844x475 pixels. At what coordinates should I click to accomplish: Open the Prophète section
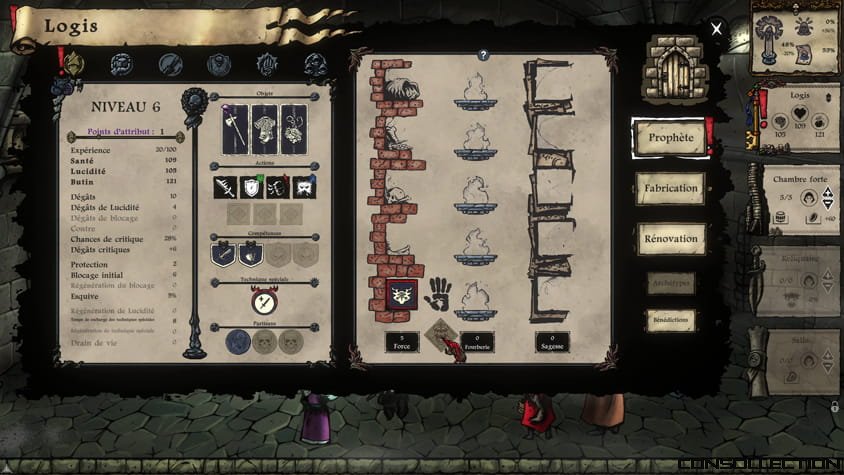[670, 138]
